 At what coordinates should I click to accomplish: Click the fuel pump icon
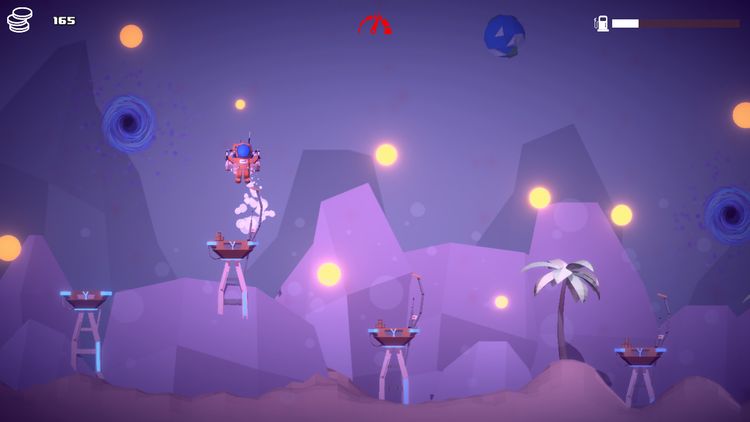(602, 23)
